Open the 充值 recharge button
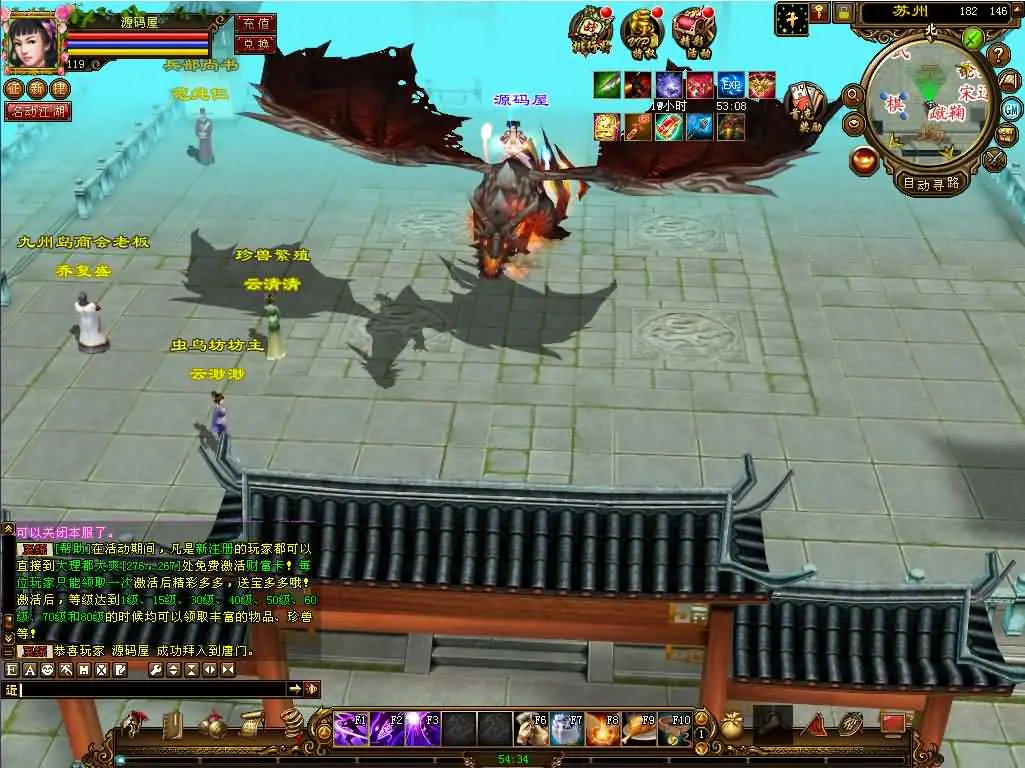 254,24
